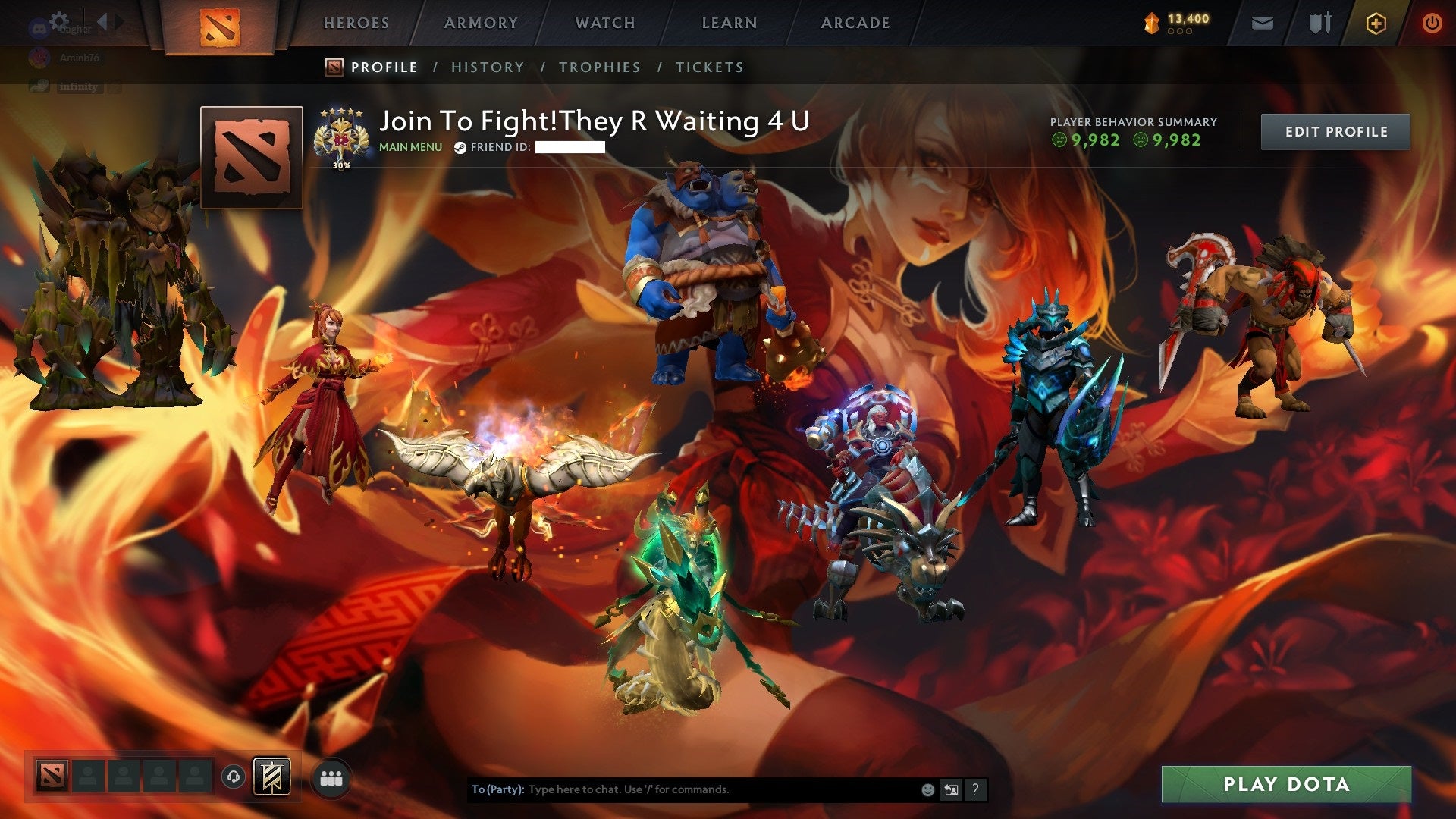The image size is (1456, 819).
Task: Open the emoticon smiley in the chat bar
Action: tap(927, 789)
